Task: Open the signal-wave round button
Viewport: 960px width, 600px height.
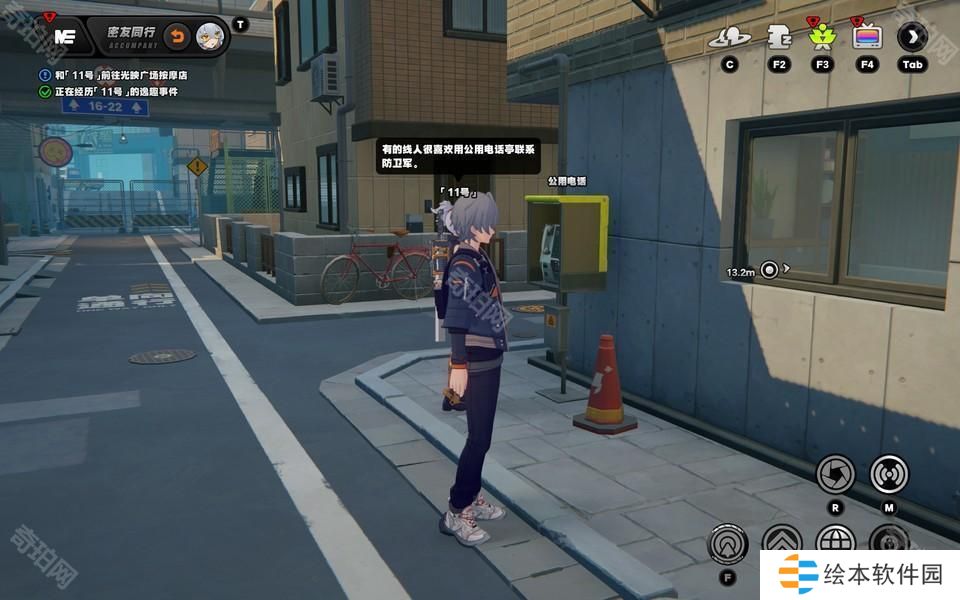Action: (x=889, y=473)
